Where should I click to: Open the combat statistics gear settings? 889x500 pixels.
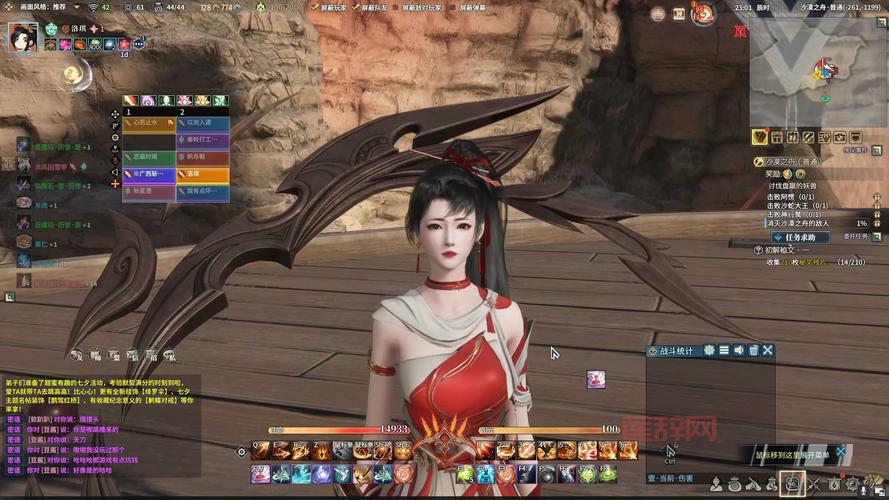coord(709,350)
